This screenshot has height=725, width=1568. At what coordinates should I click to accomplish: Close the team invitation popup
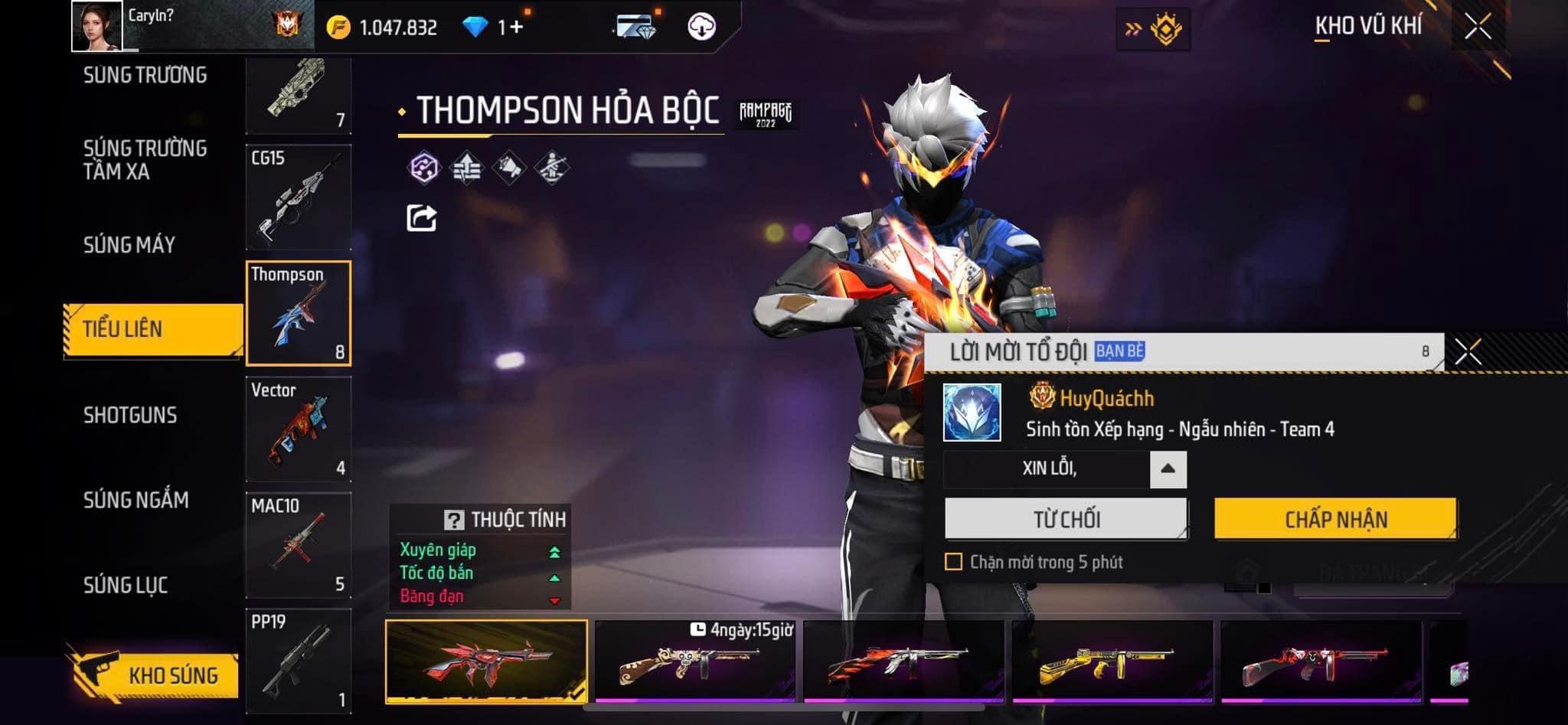tap(1468, 352)
